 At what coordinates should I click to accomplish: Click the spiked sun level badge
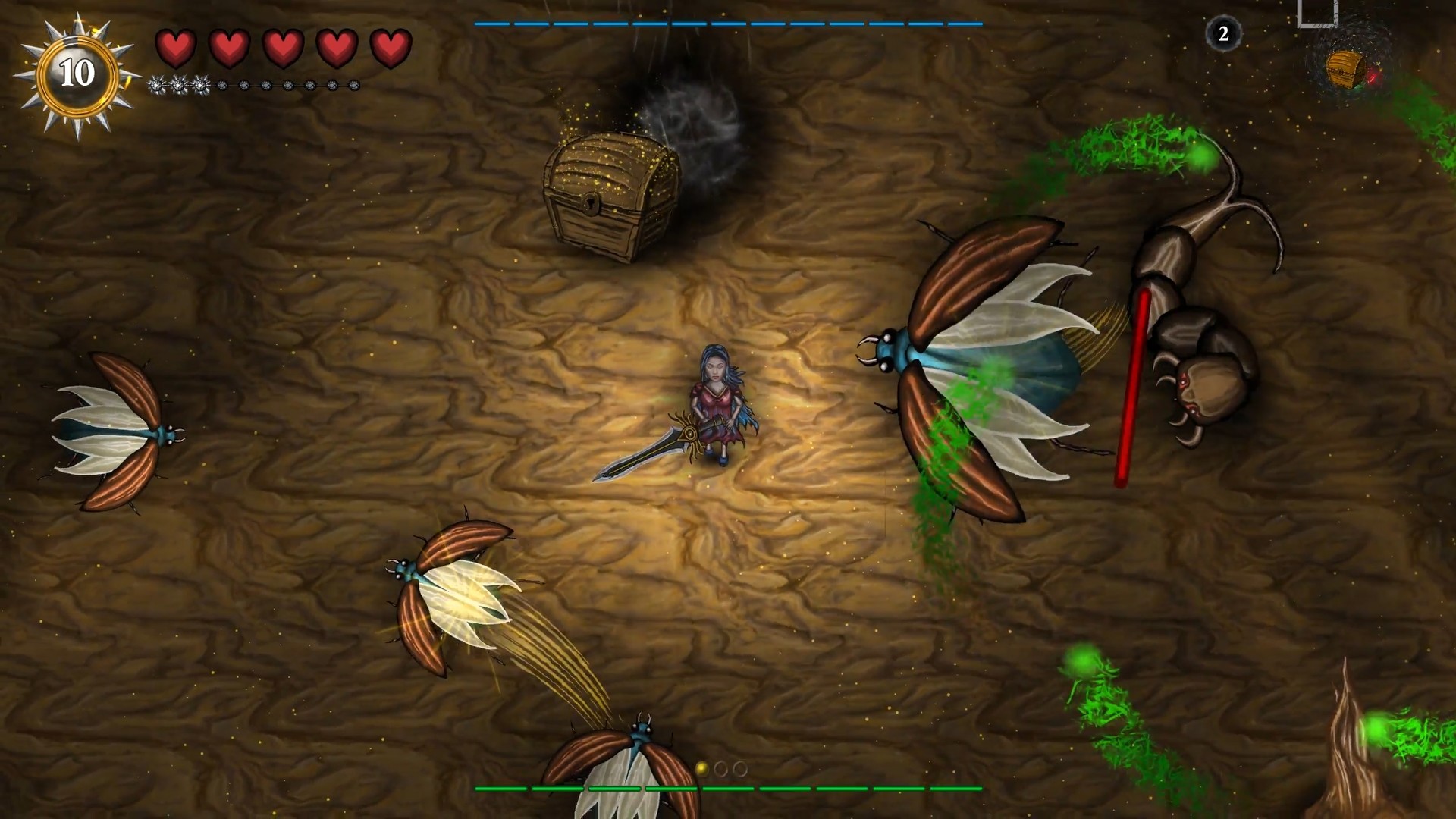[x=77, y=74]
